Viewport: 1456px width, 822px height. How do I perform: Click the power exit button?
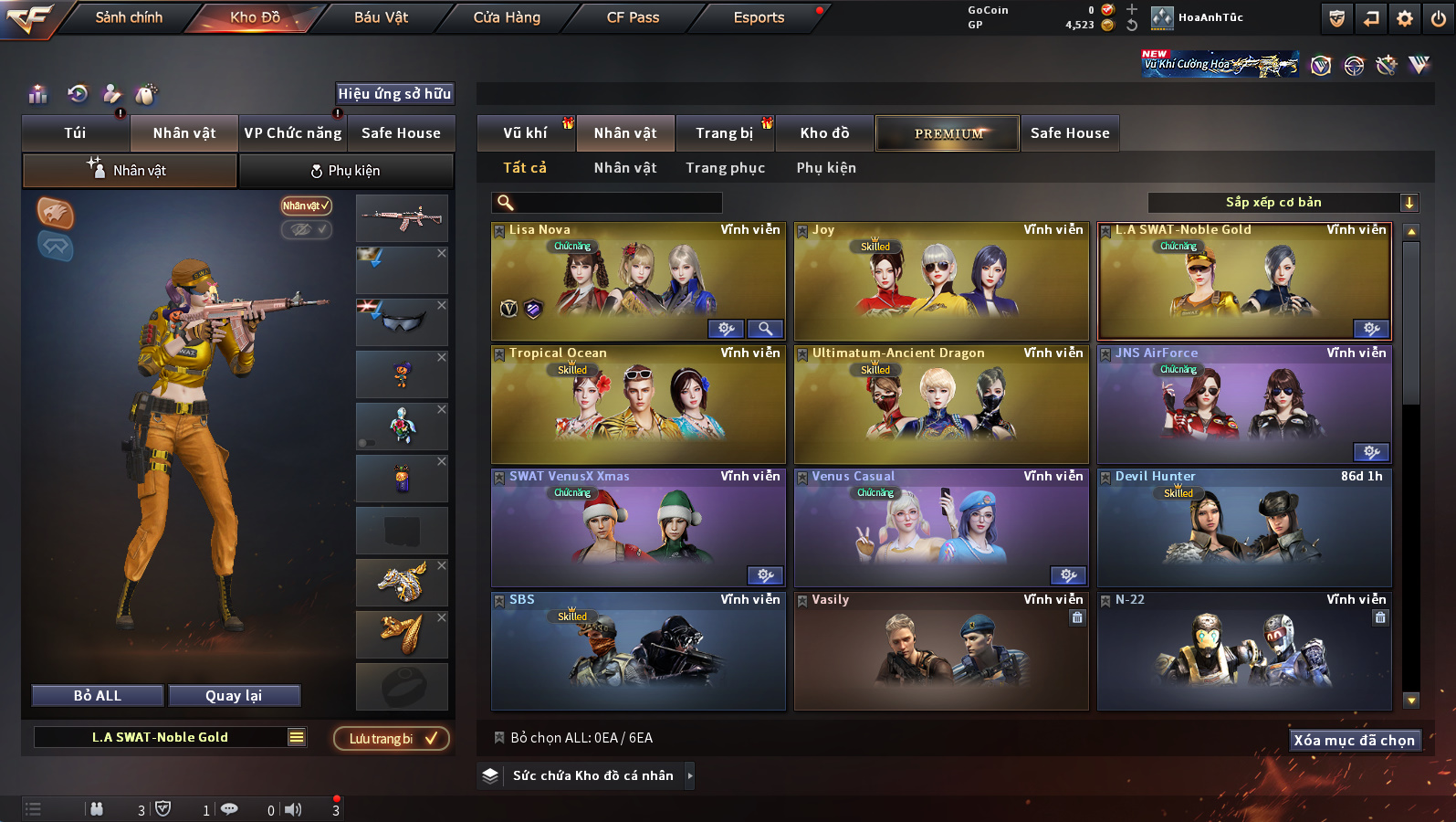[1439, 18]
